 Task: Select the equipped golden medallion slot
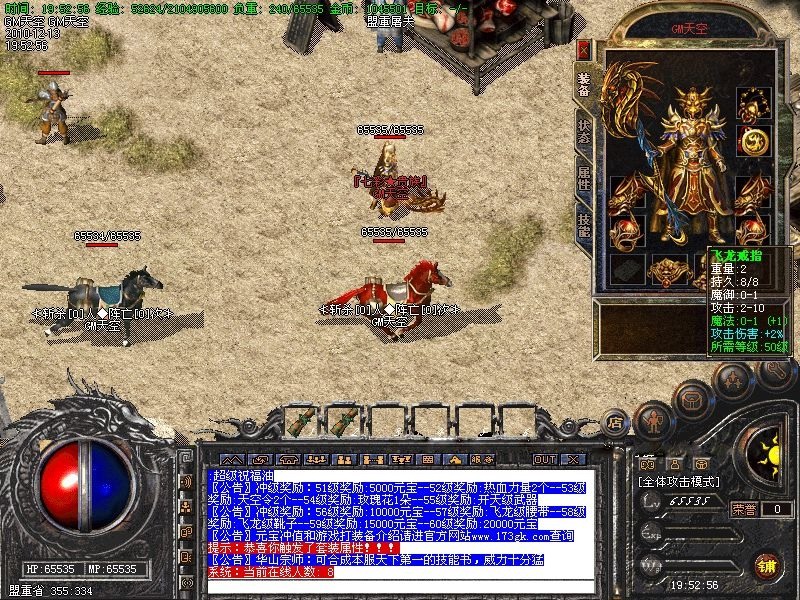(752, 142)
